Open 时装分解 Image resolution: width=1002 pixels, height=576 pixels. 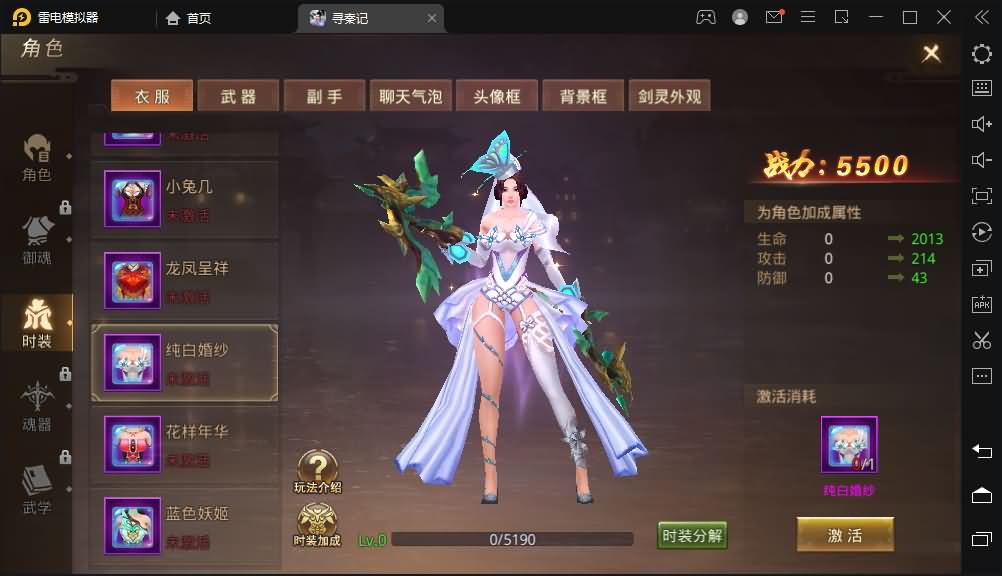692,536
